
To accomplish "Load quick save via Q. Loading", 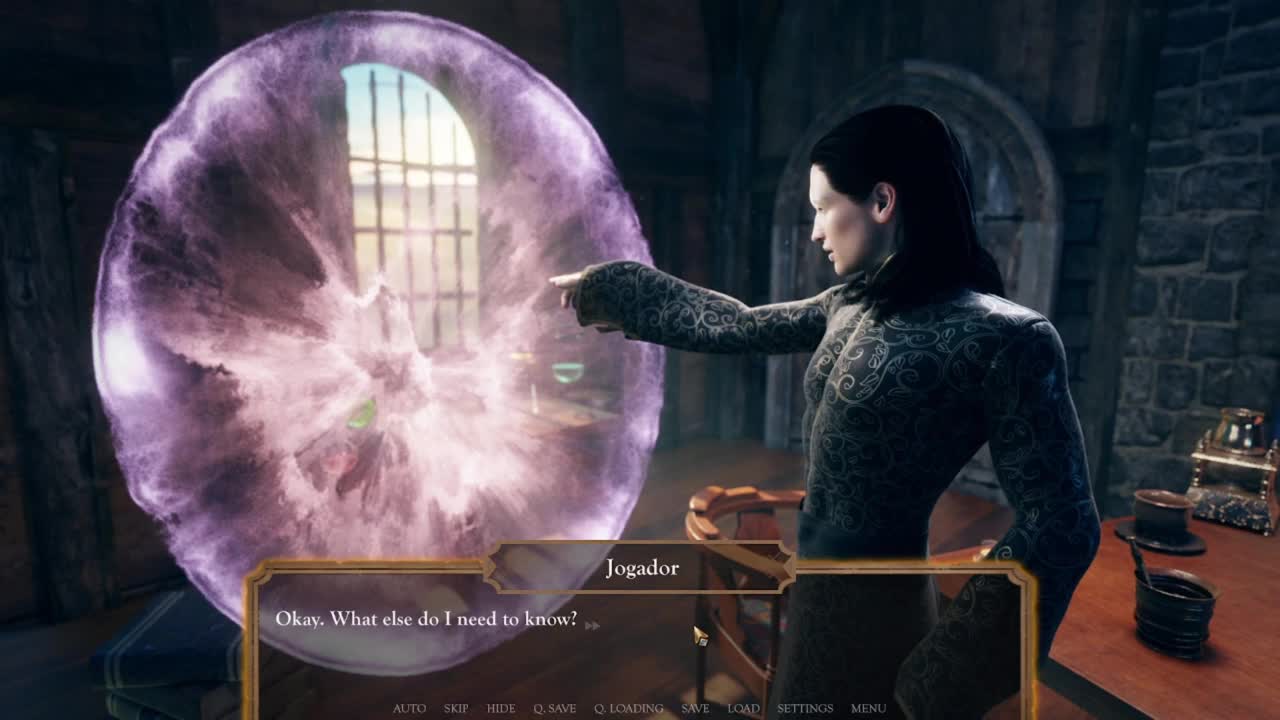I will 628,708.
